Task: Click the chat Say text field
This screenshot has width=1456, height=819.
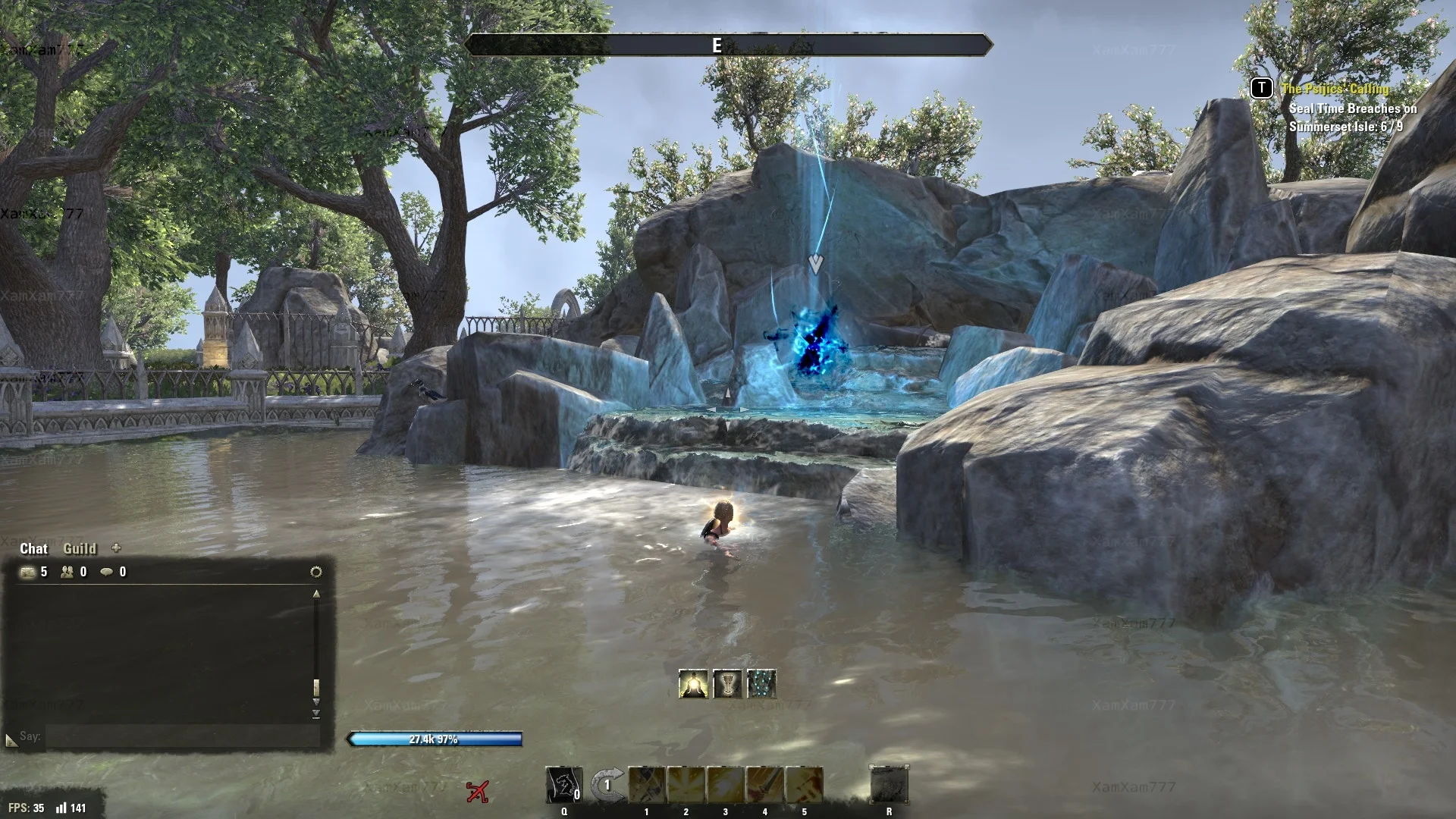Action: click(182, 736)
